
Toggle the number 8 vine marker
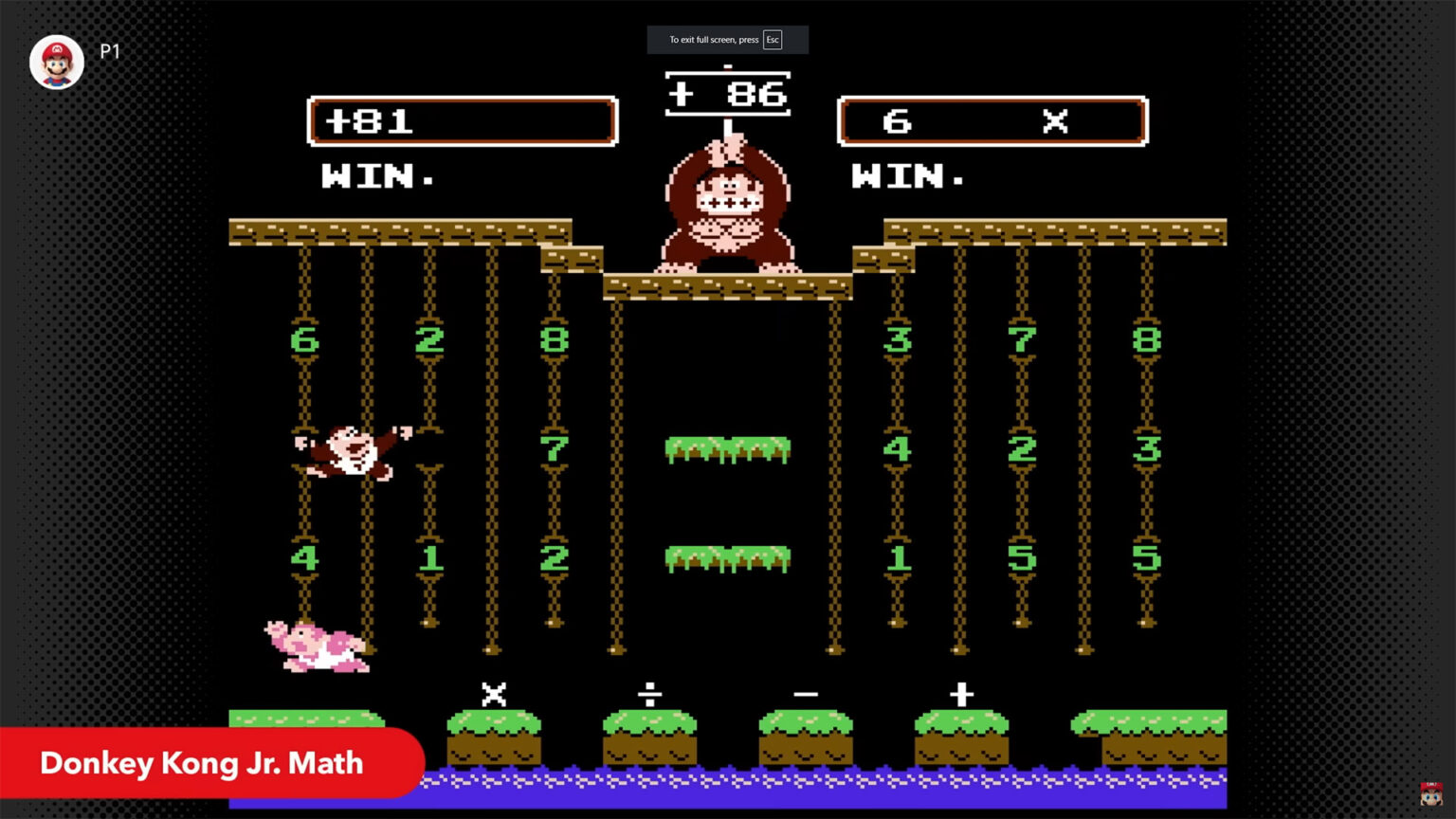click(x=553, y=341)
